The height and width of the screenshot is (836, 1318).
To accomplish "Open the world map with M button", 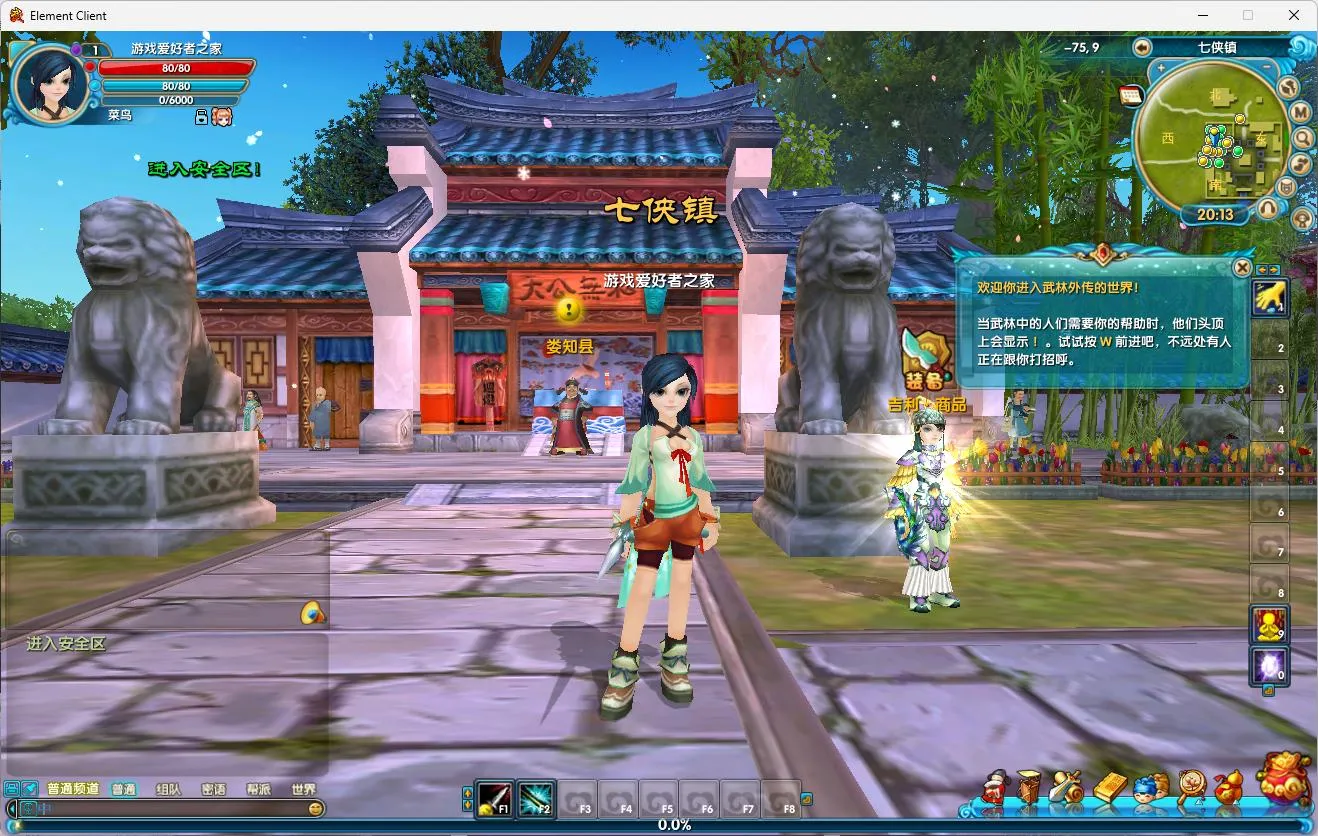I will click(x=1300, y=112).
